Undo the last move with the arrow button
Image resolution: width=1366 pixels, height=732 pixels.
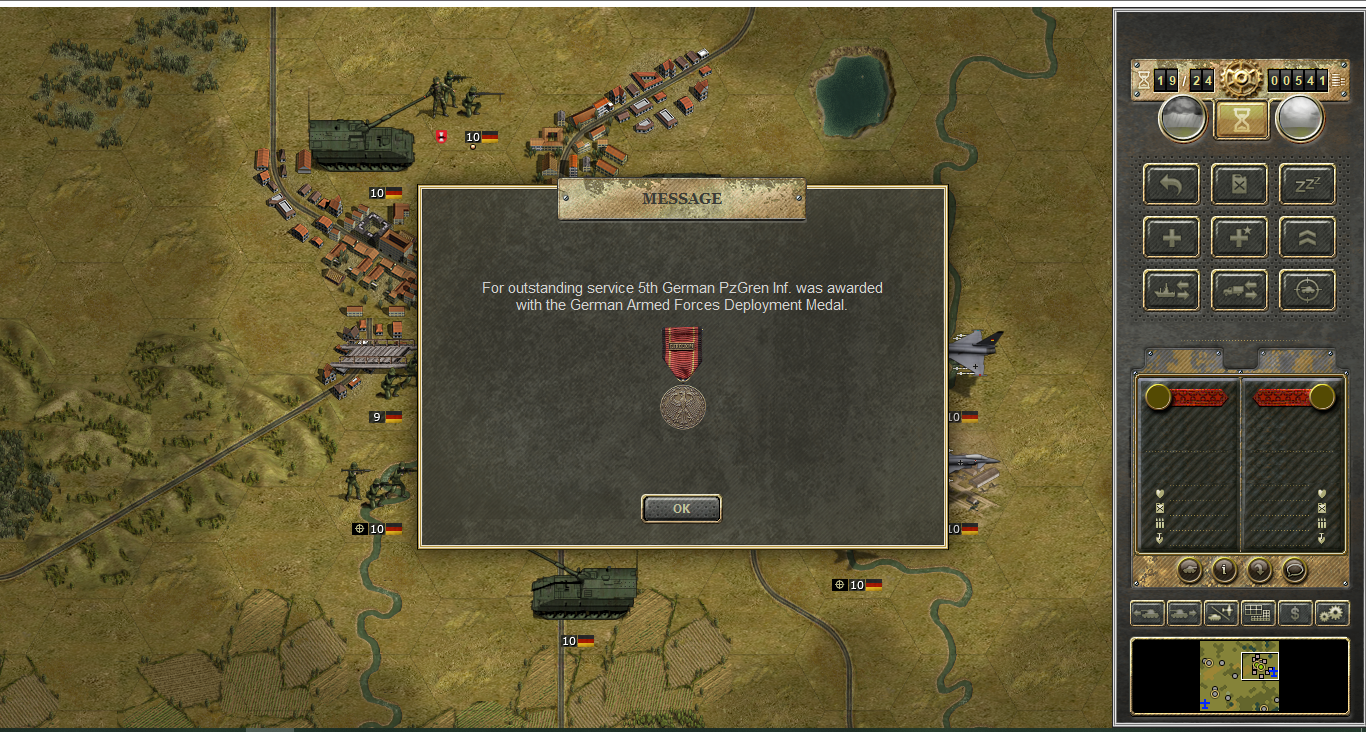pos(1171,185)
